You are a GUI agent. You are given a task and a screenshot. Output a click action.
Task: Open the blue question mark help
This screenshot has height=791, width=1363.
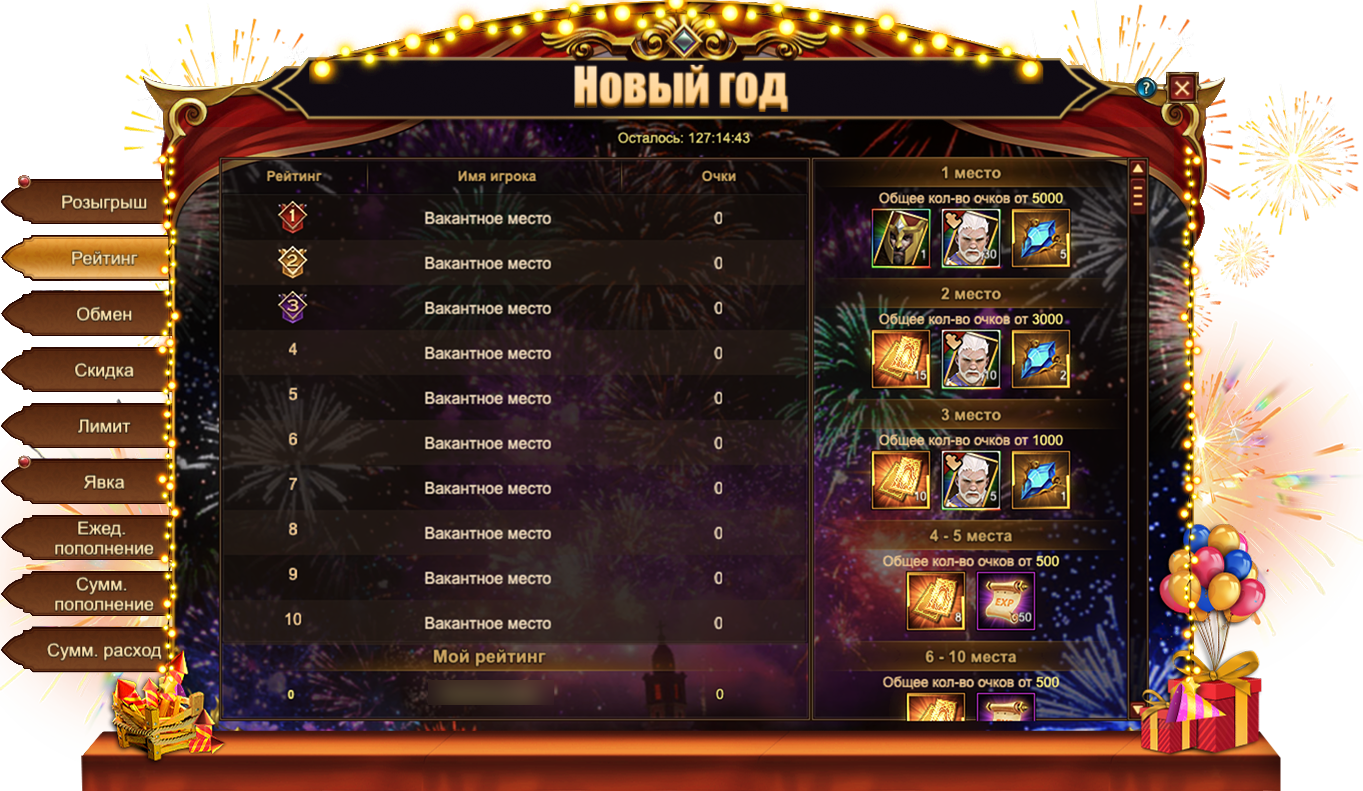tap(1146, 88)
